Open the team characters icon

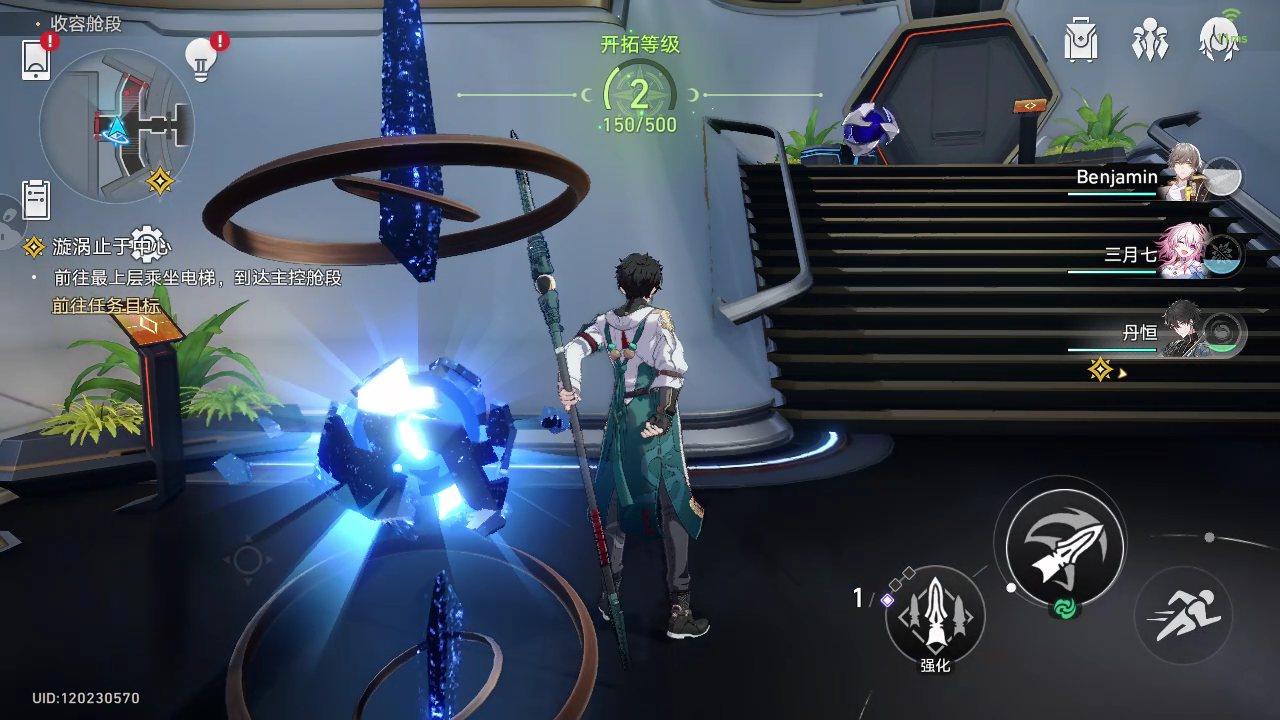pos(1150,40)
